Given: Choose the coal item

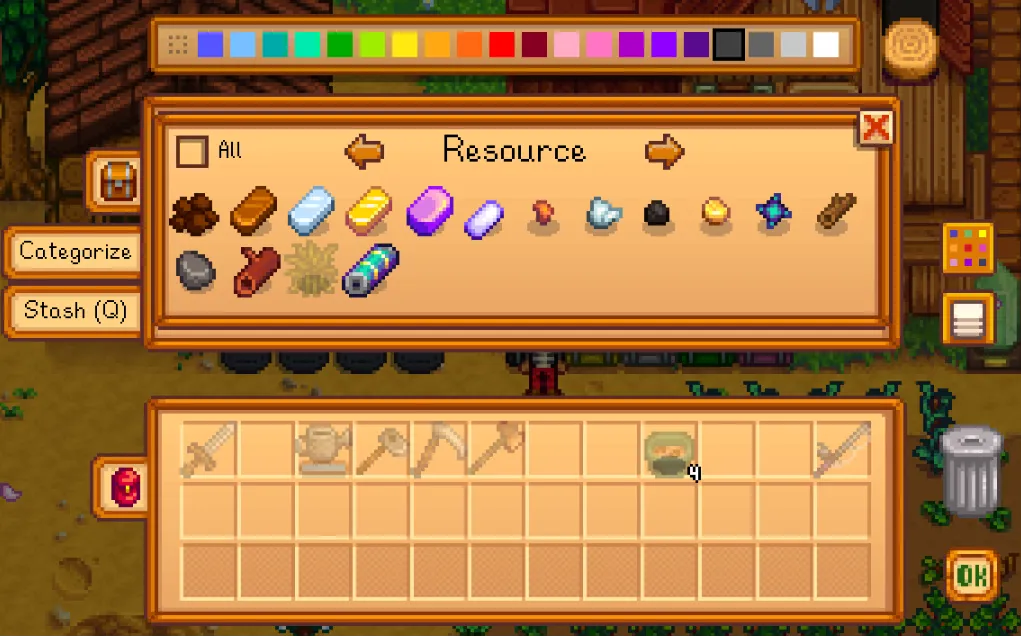Looking at the screenshot, I should [x=655, y=214].
